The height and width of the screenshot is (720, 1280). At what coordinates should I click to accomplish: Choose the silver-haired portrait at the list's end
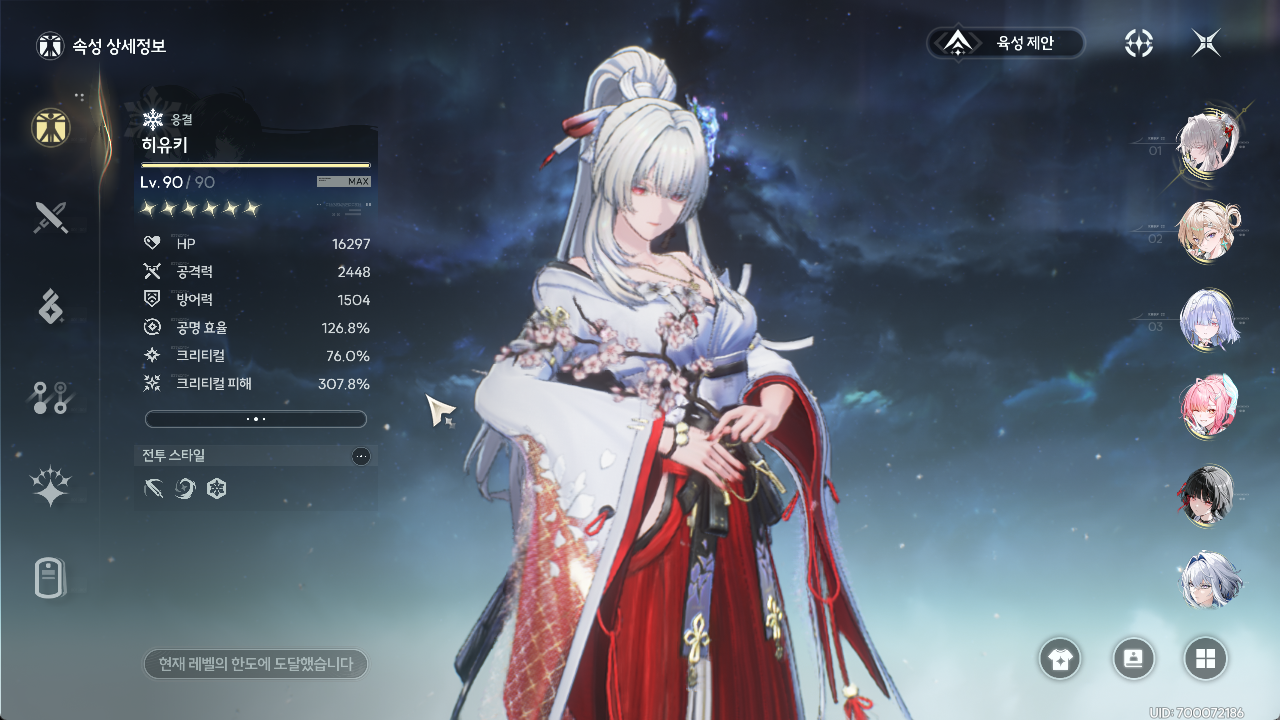[x=1209, y=581]
